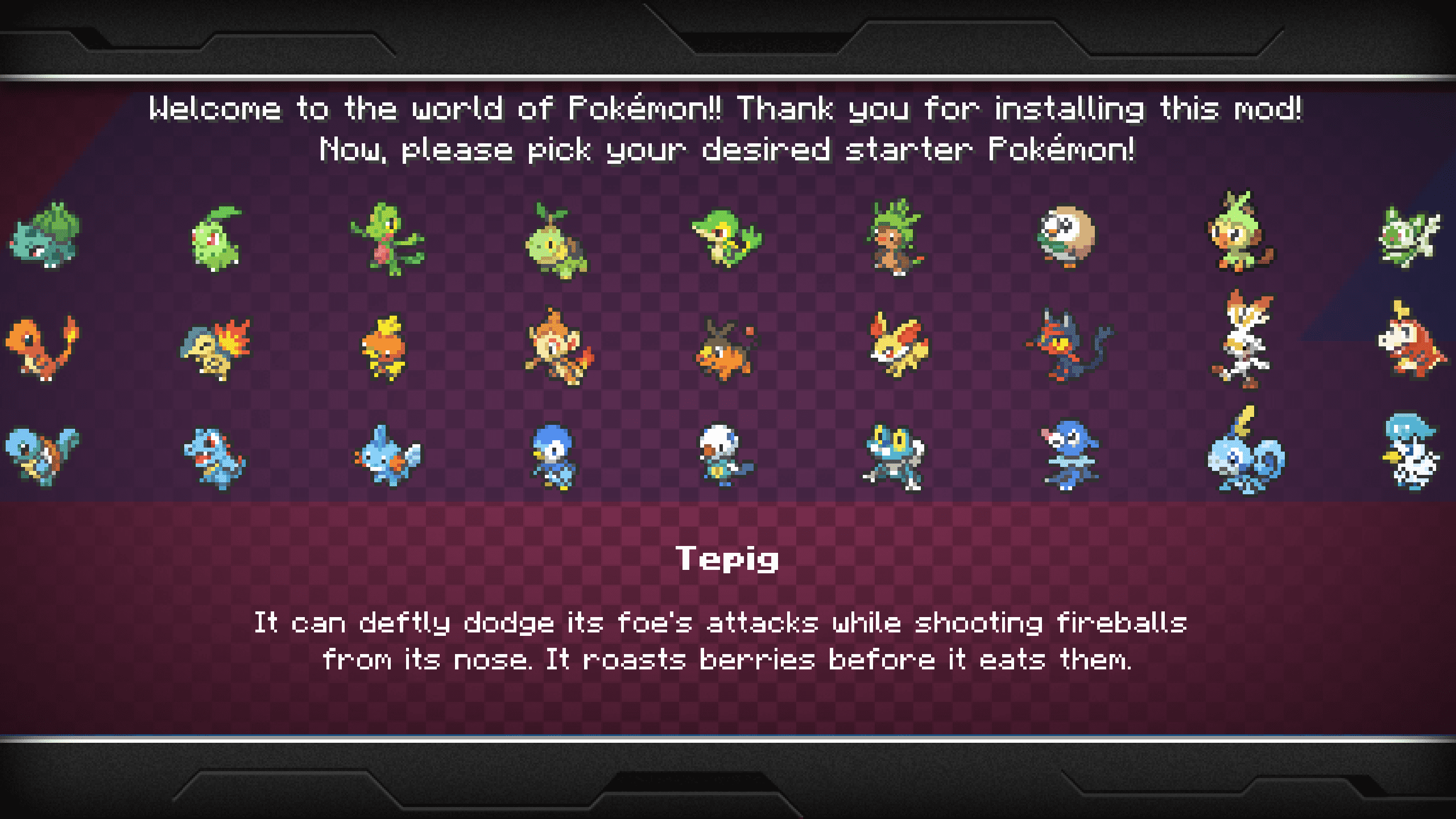Select the Chikorita starter sprite
The height and width of the screenshot is (819, 1456).
(x=215, y=239)
